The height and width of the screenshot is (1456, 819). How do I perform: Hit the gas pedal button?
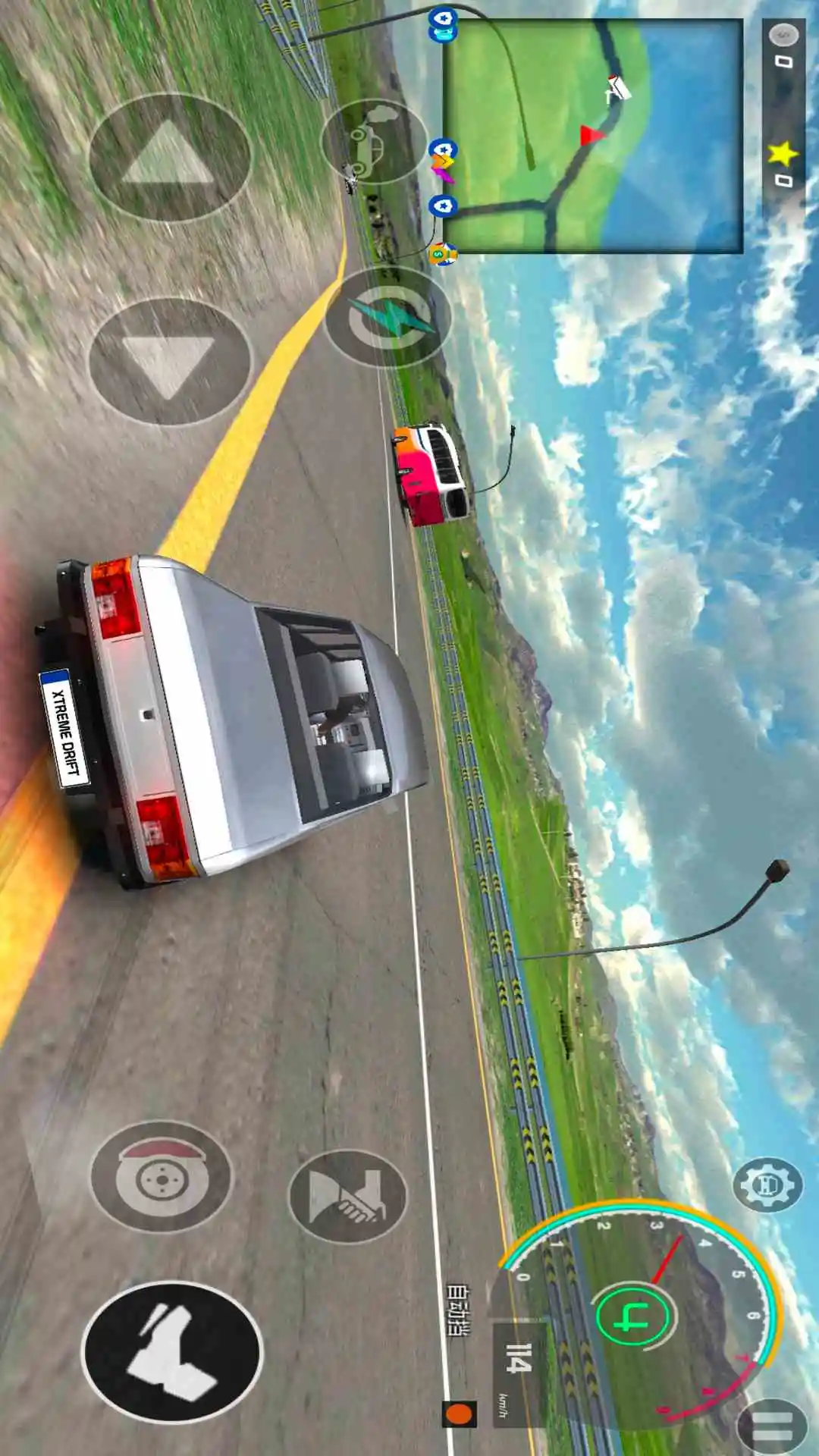pyautogui.click(x=172, y=1352)
